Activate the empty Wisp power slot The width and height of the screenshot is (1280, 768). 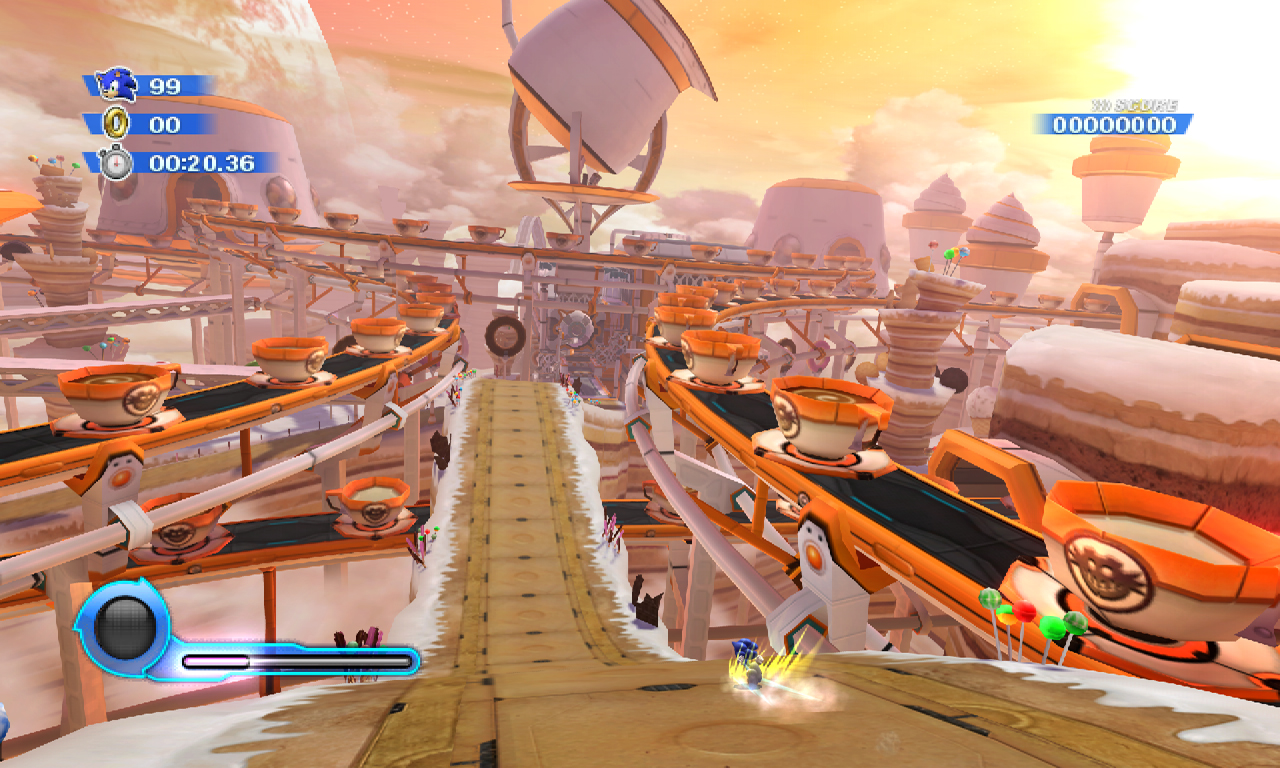pyautogui.click(x=125, y=627)
